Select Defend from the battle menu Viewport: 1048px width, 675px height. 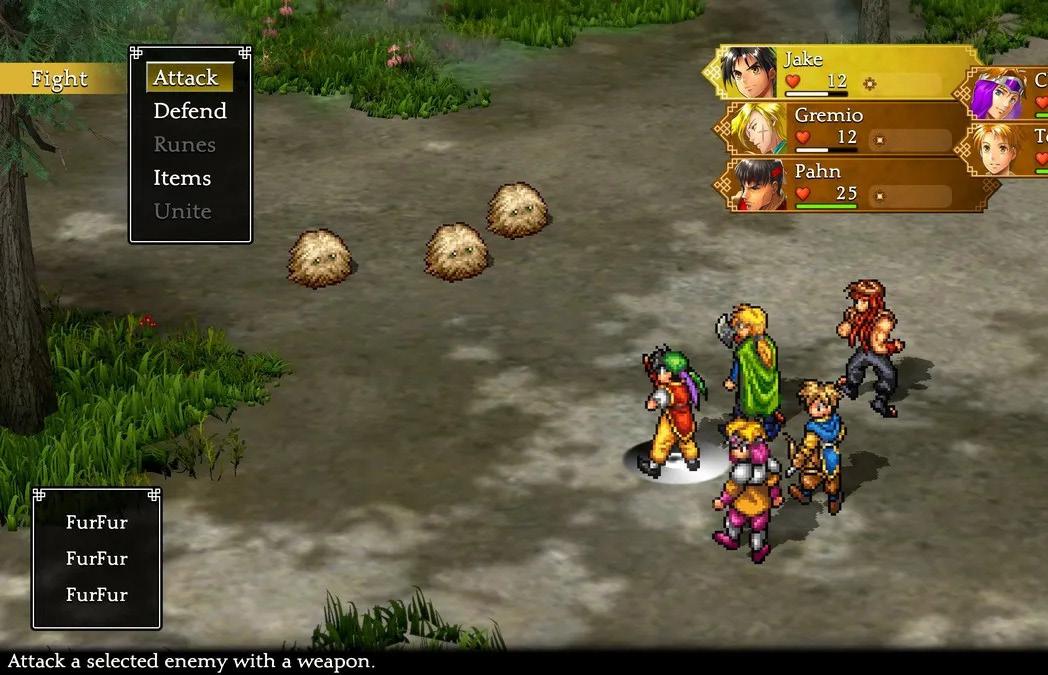click(x=190, y=111)
